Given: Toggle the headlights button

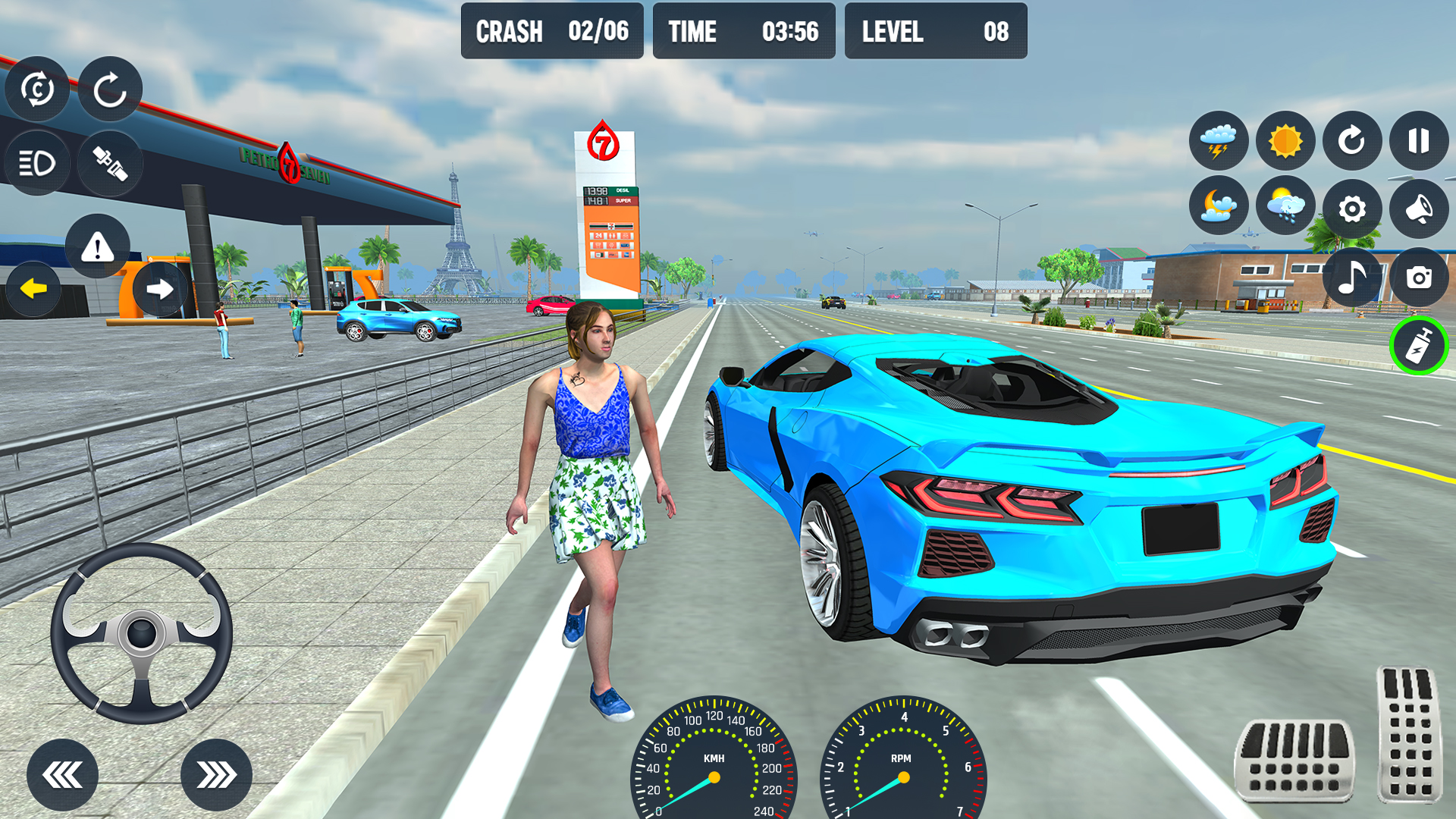Looking at the screenshot, I should pos(36,163).
